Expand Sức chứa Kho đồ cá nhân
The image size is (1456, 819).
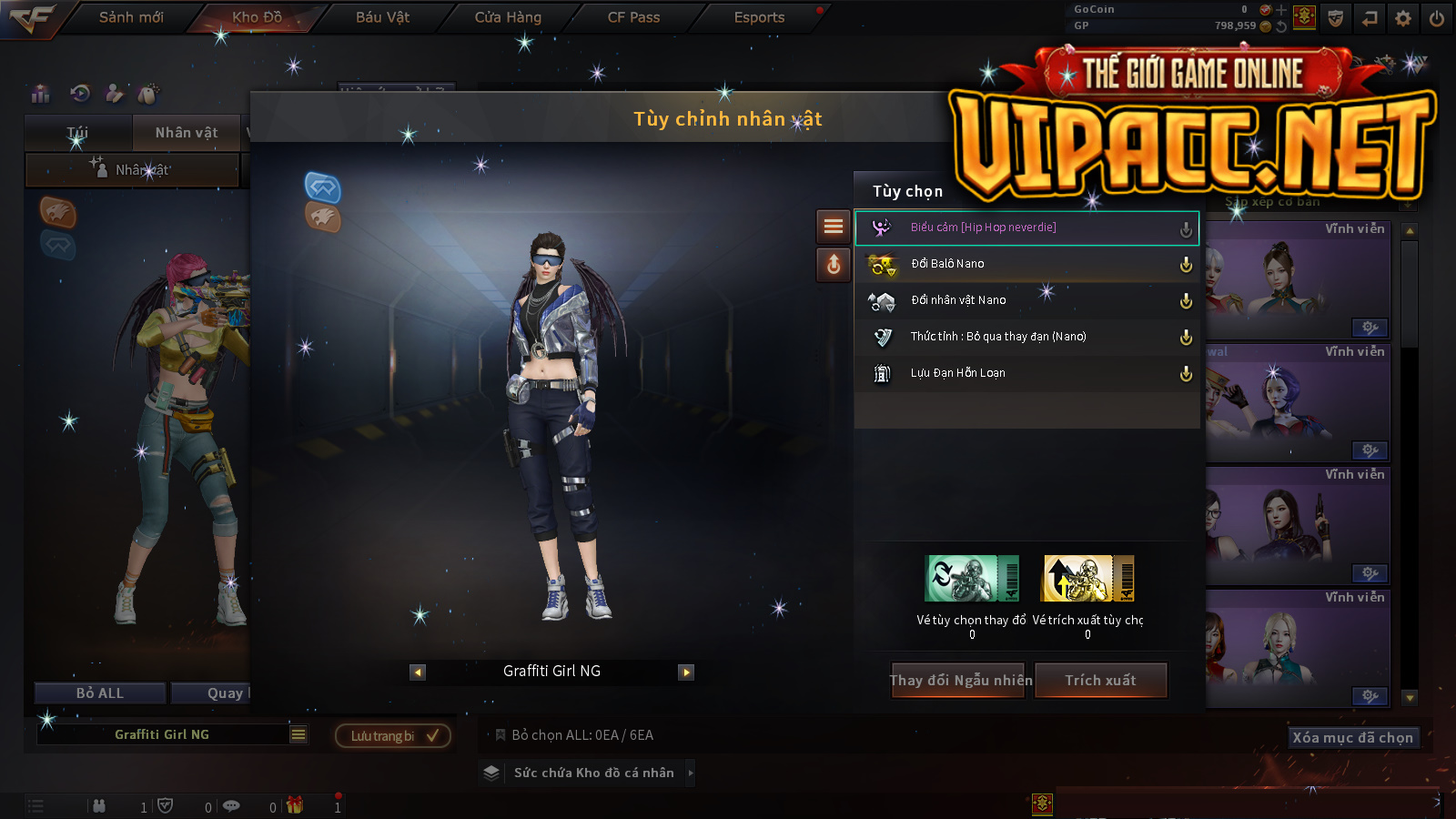[x=593, y=773]
